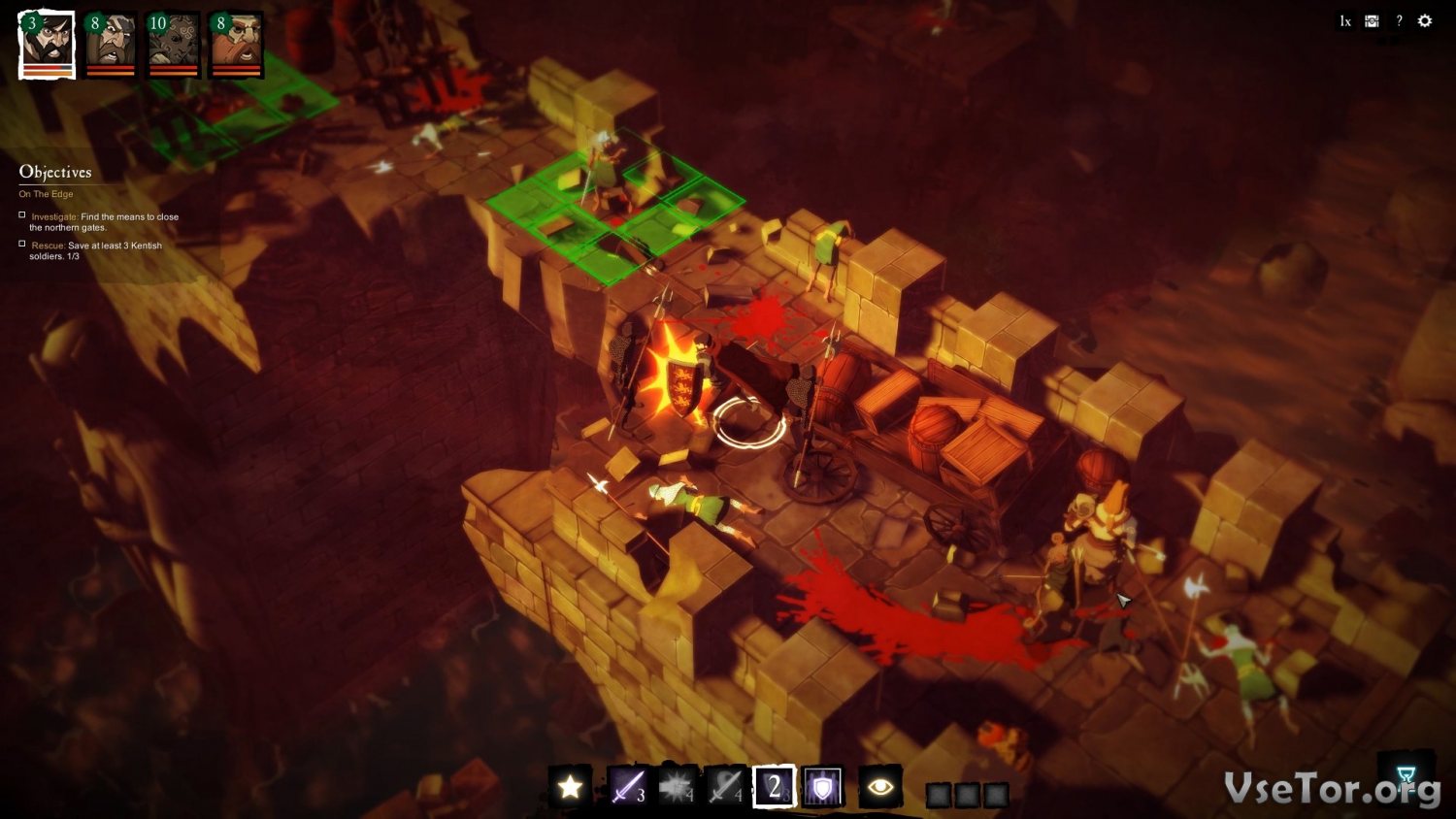The image size is (1456, 819).
Task: Open the treasure chest inventory icon
Action: tap(1372, 21)
